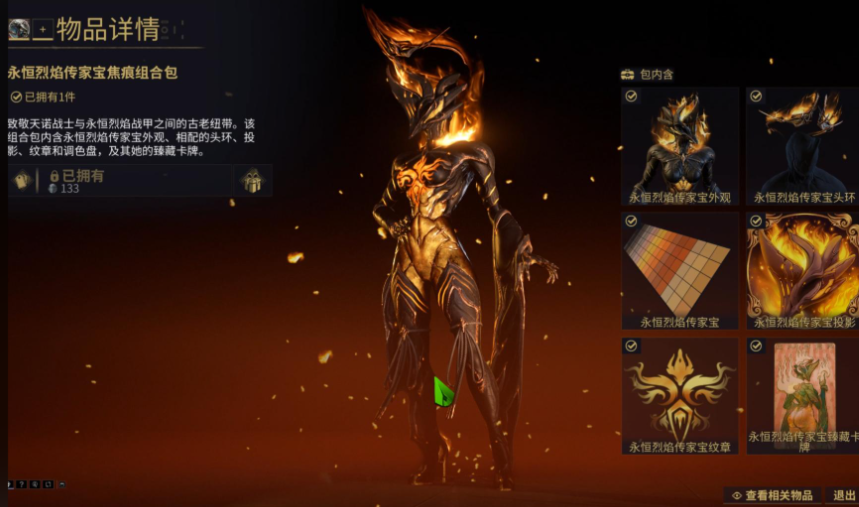The image size is (859, 507).
Task: Click the plus button beside the avatar
Action: click(x=43, y=30)
